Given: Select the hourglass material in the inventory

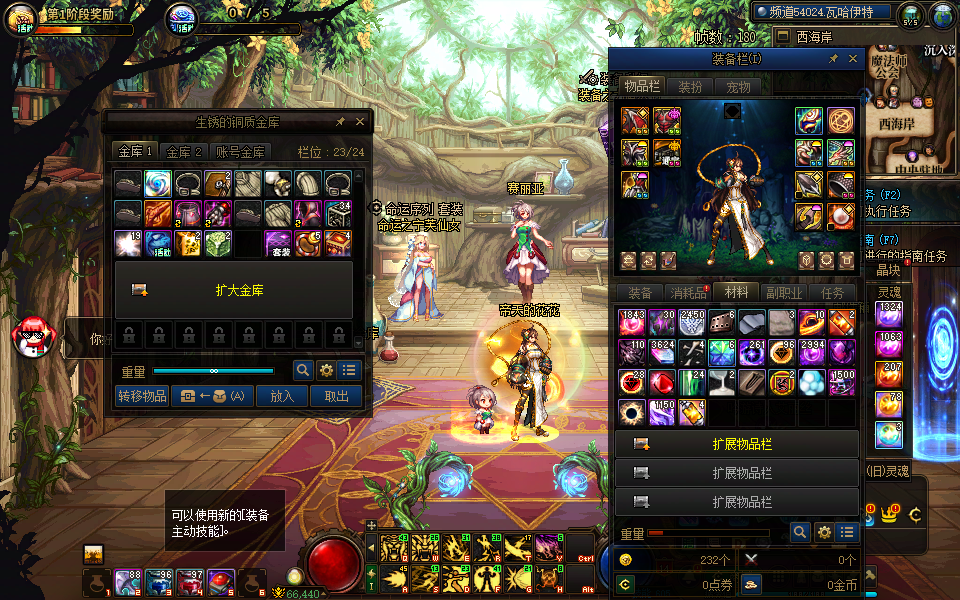Looking at the screenshot, I should click(x=720, y=382).
